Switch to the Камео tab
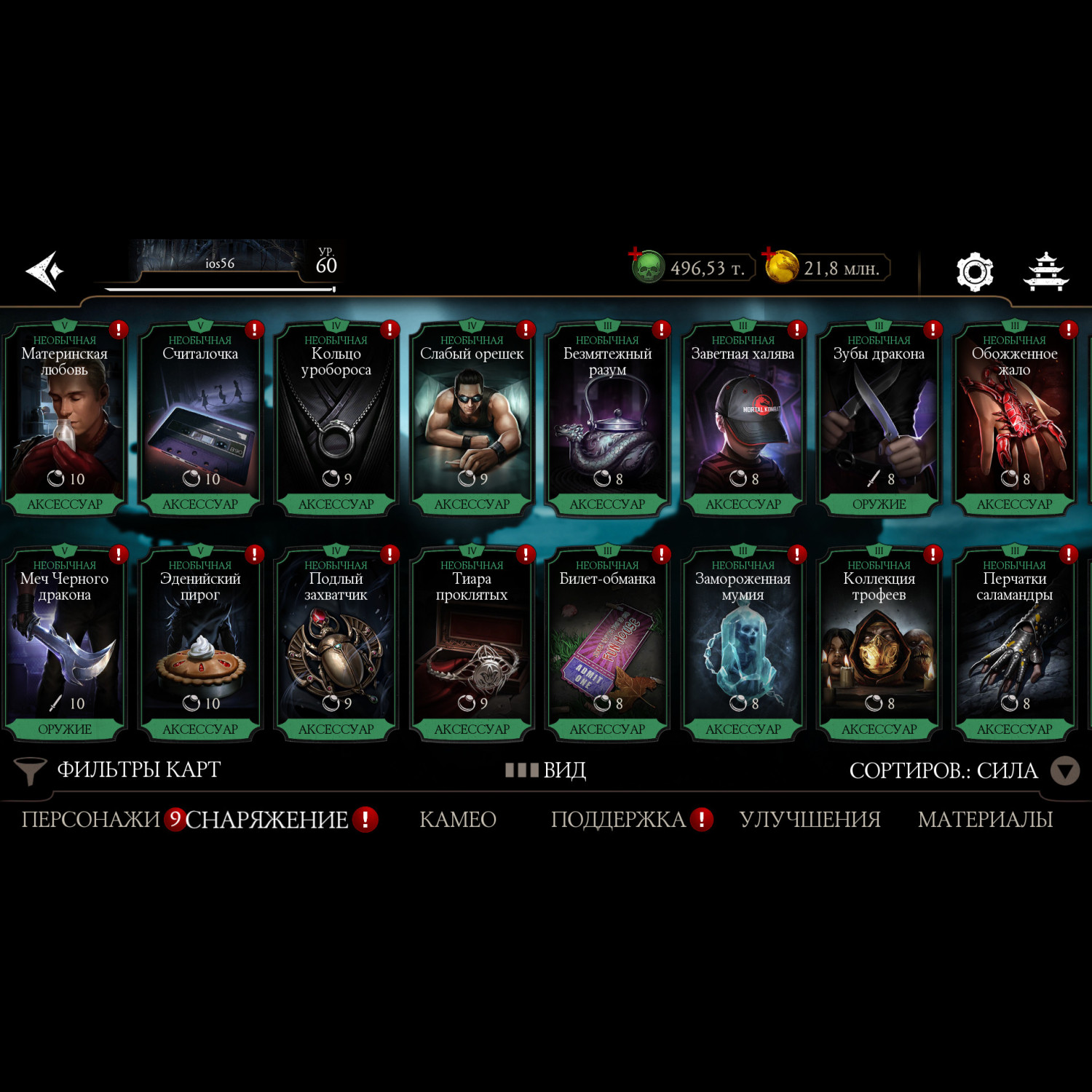The image size is (1092, 1092). coord(458,820)
